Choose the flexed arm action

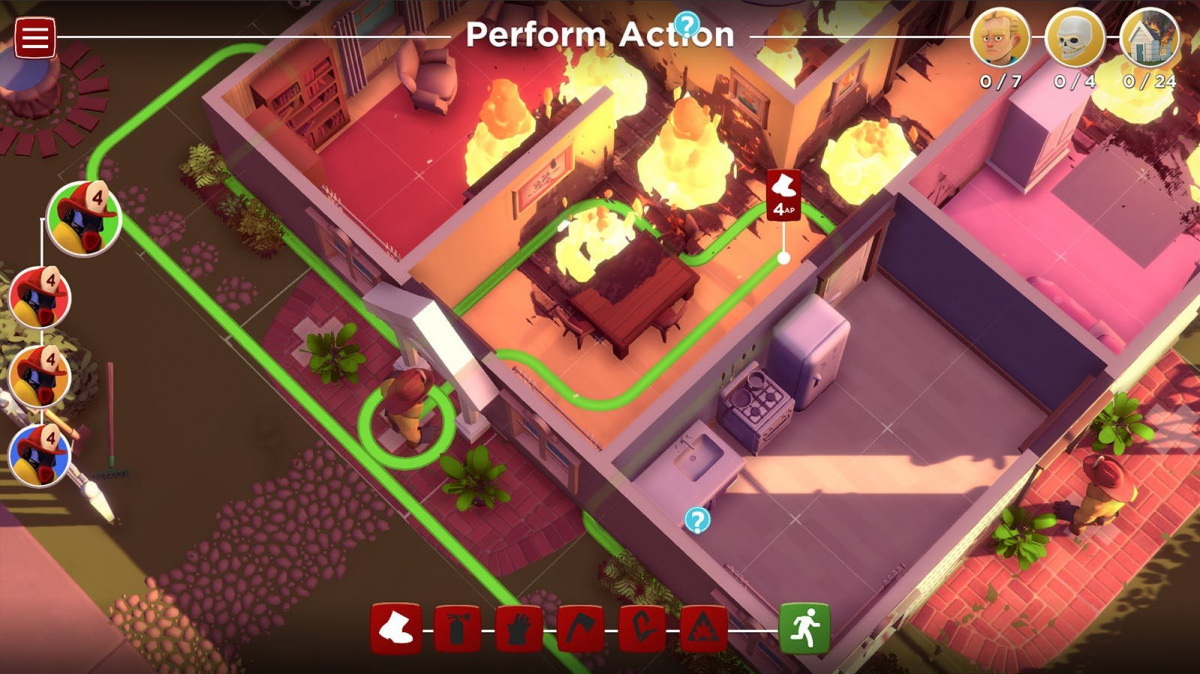pyautogui.click(x=643, y=629)
